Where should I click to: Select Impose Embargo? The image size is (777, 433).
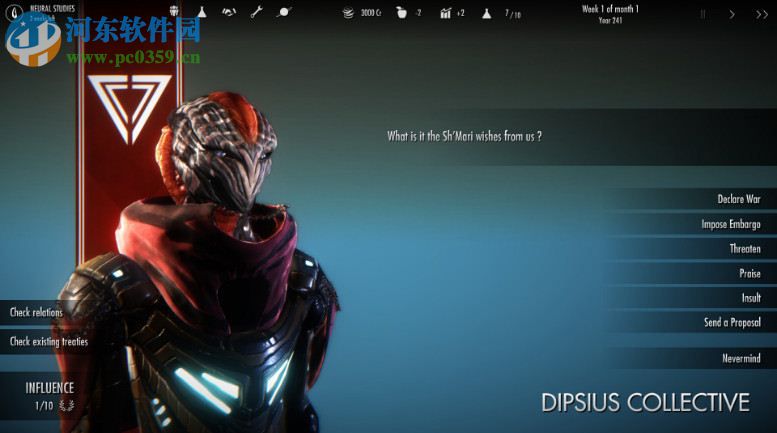click(730, 224)
